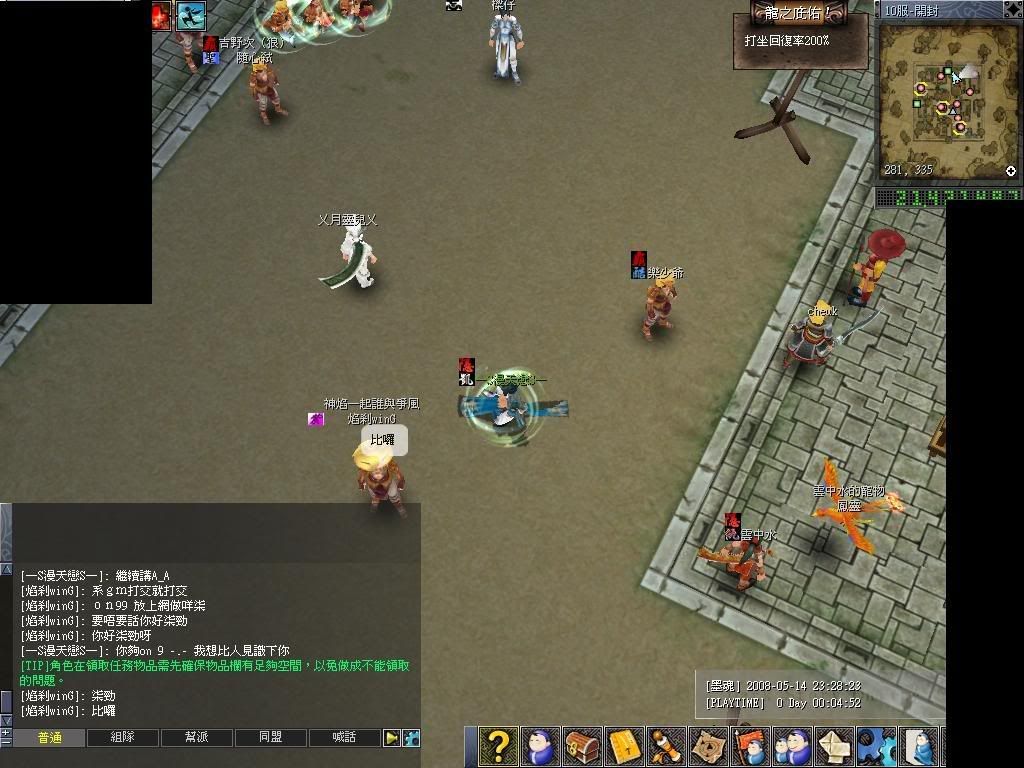Select the 幫派 chat channel tab

click(196, 738)
